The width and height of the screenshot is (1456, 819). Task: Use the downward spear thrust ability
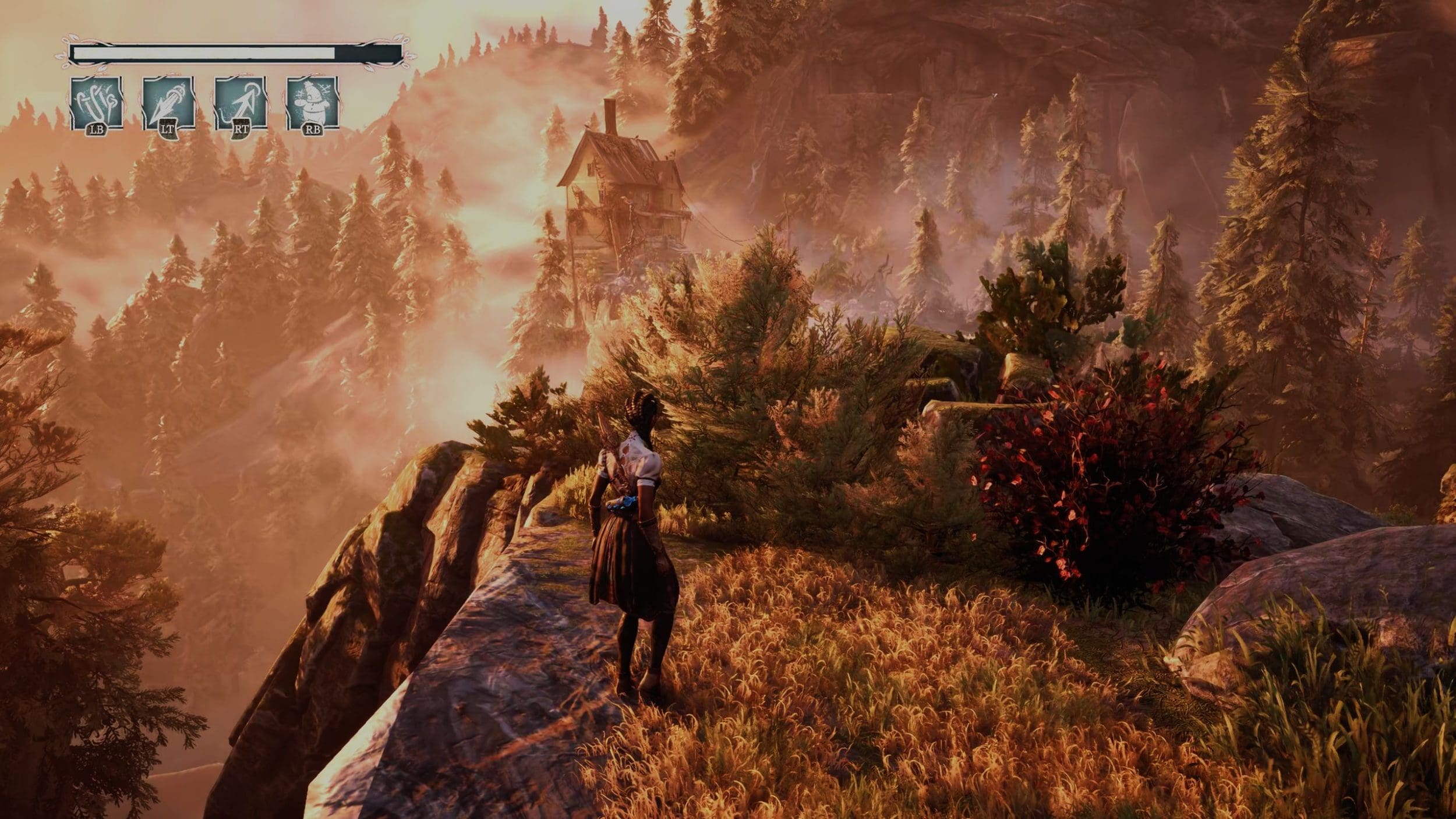(168, 103)
